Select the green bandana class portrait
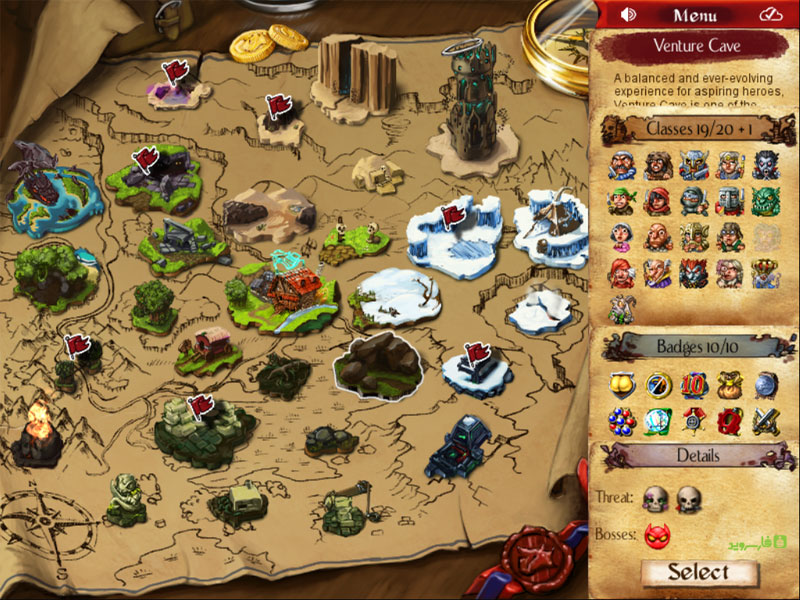800x600 pixels. 622,200
